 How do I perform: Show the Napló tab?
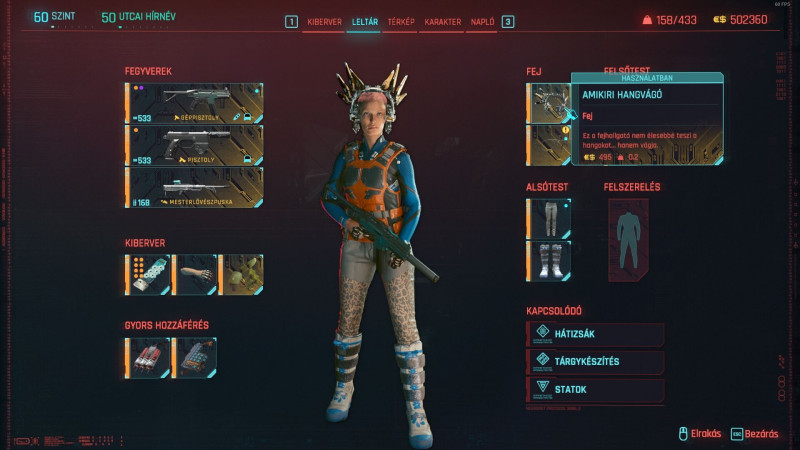[x=482, y=21]
